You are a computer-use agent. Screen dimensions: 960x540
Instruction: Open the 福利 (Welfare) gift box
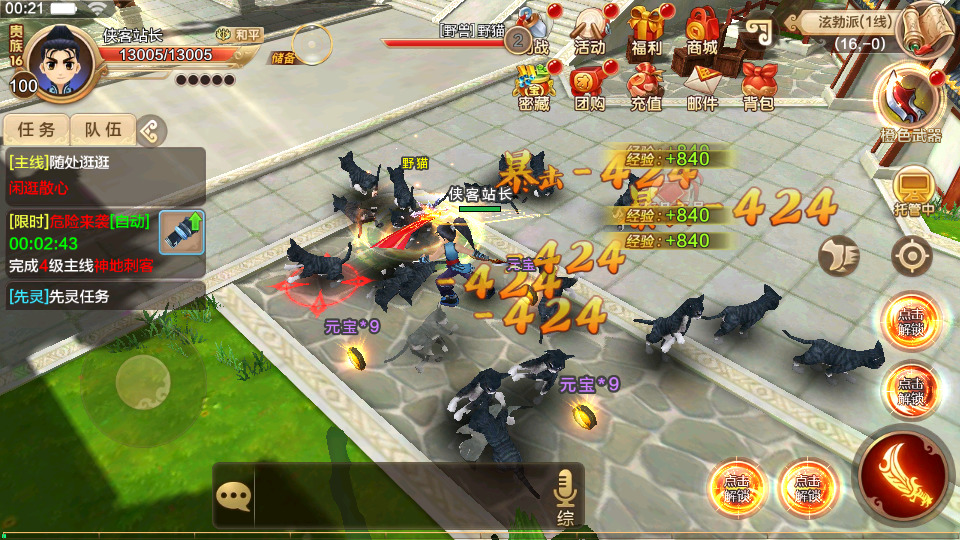(x=646, y=28)
